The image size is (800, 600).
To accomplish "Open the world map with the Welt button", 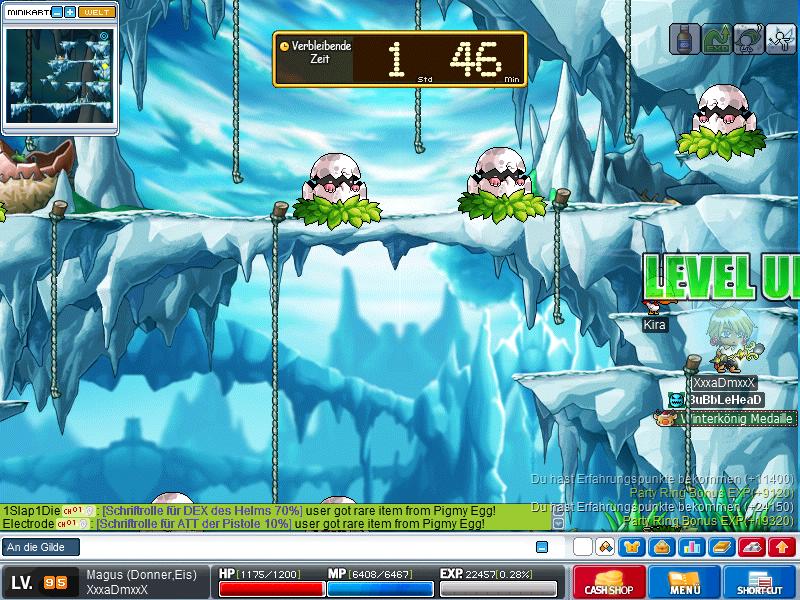I will click(97, 12).
